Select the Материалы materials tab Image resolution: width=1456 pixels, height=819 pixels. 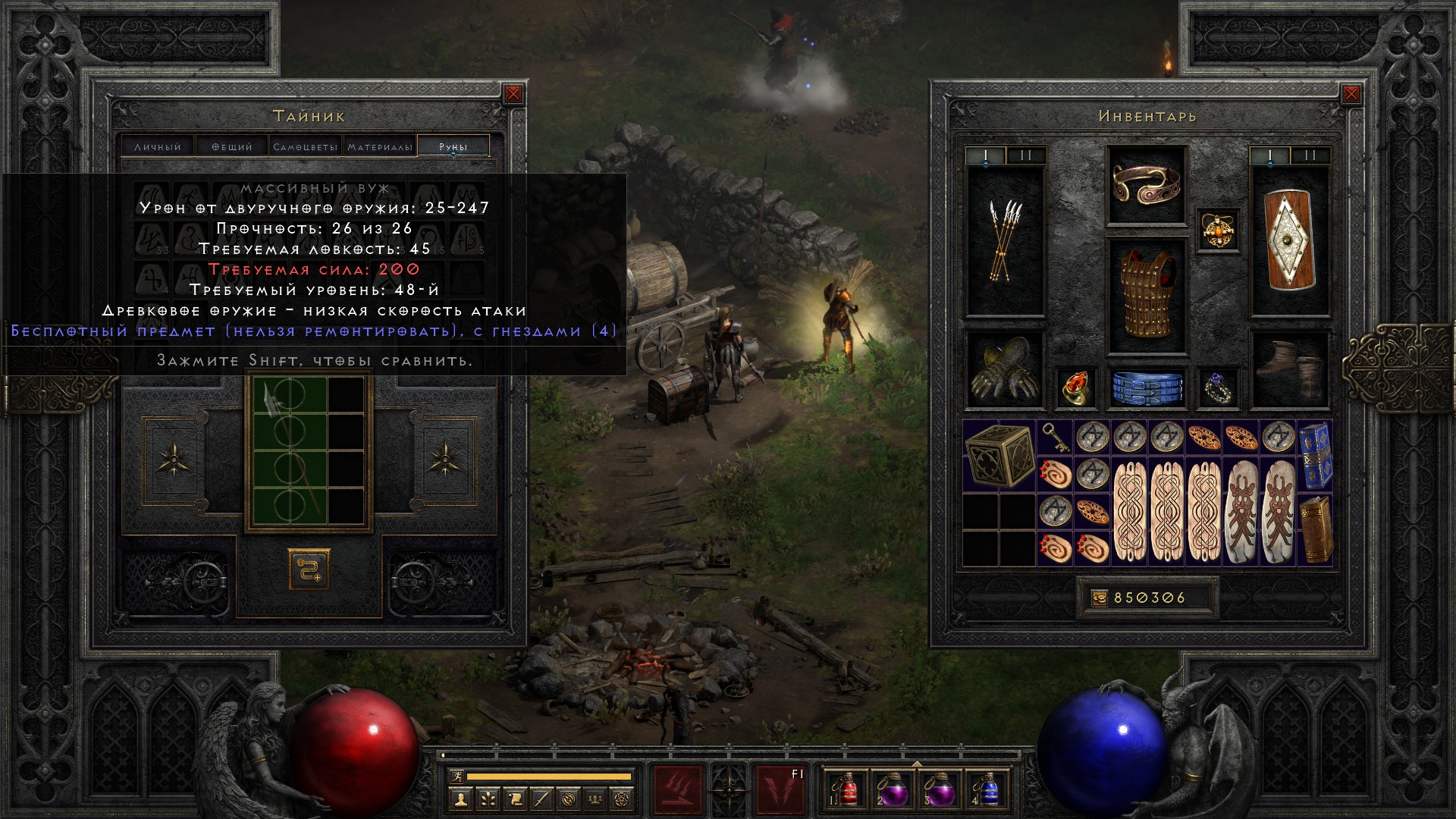pos(380,146)
